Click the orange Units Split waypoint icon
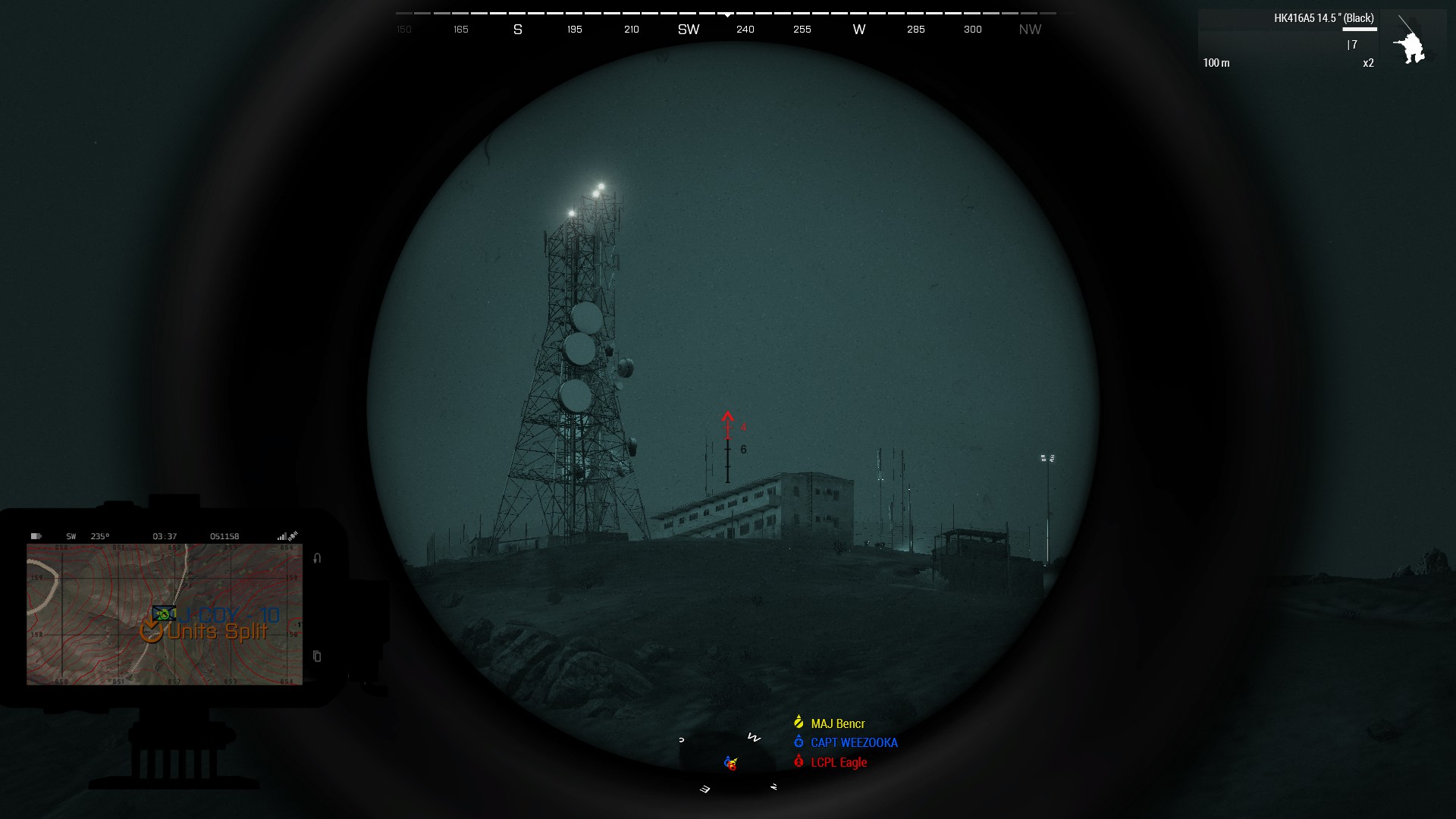This screenshot has width=1456, height=819. [x=152, y=629]
